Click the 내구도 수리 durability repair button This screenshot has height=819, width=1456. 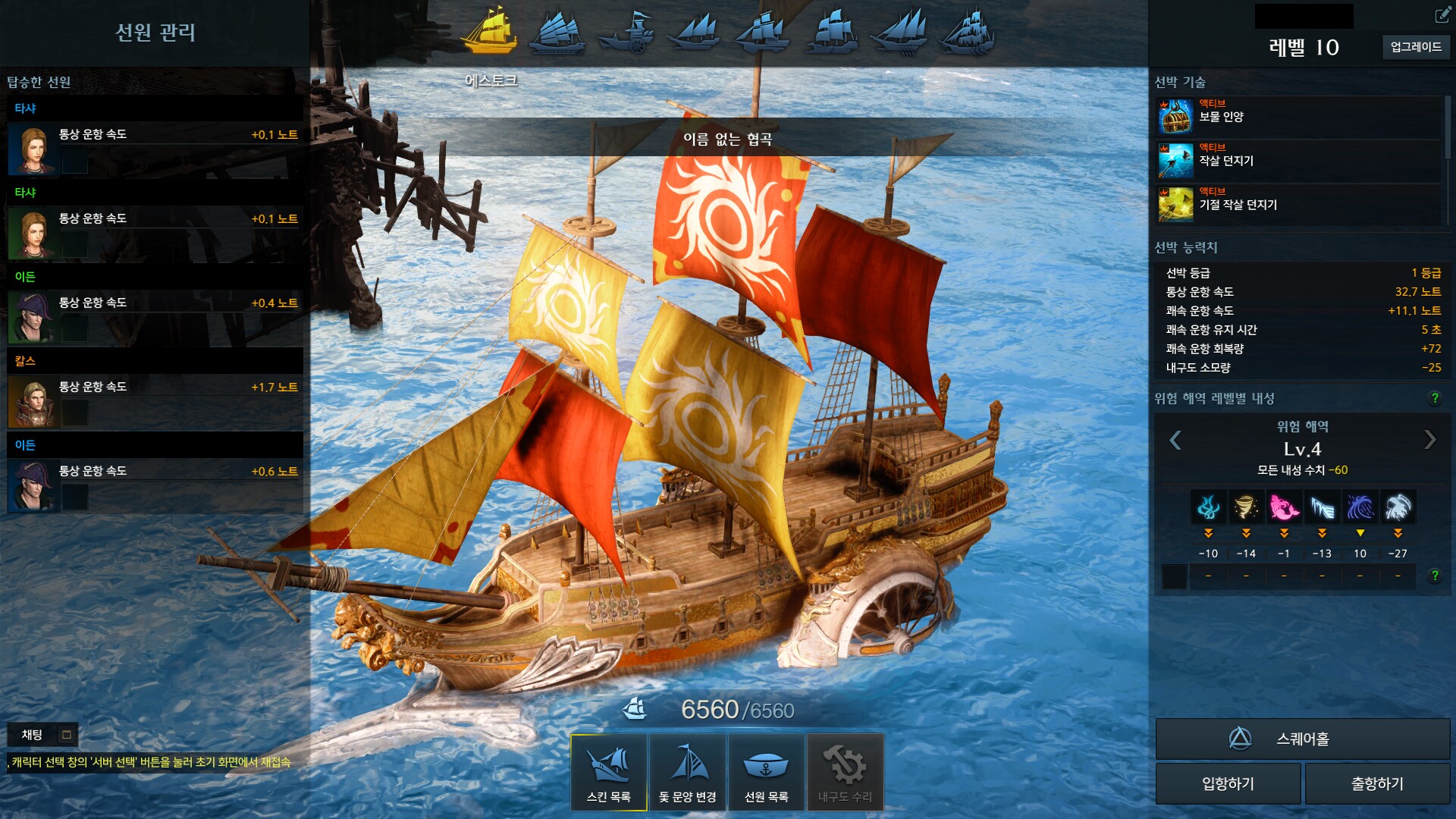[x=845, y=771]
